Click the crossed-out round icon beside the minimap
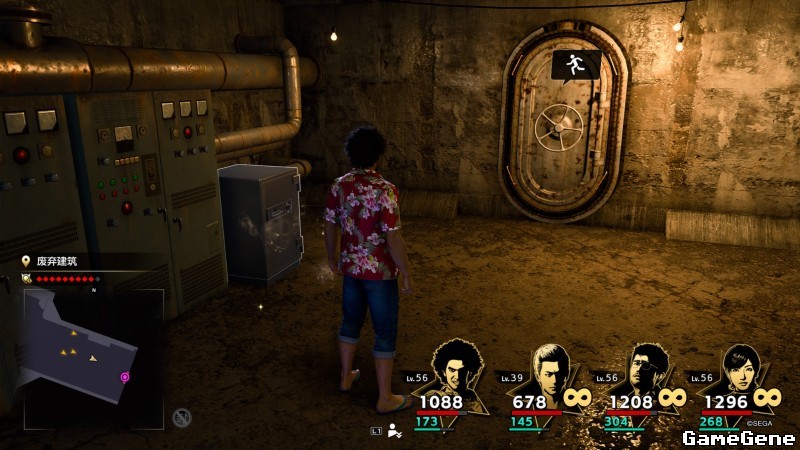The width and height of the screenshot is (800, 450). [x=181, y=417]
